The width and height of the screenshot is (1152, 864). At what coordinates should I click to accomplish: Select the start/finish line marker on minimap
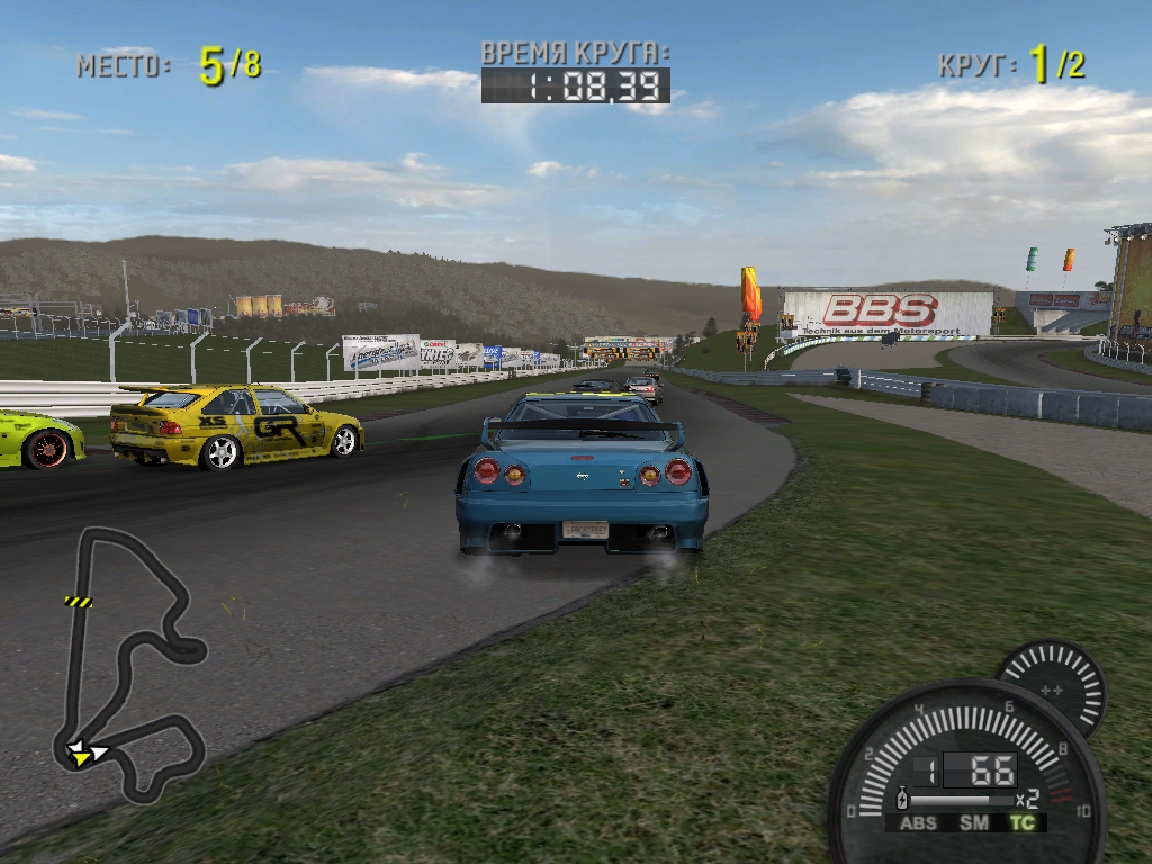pyautogui.click(x=78, y=601)
